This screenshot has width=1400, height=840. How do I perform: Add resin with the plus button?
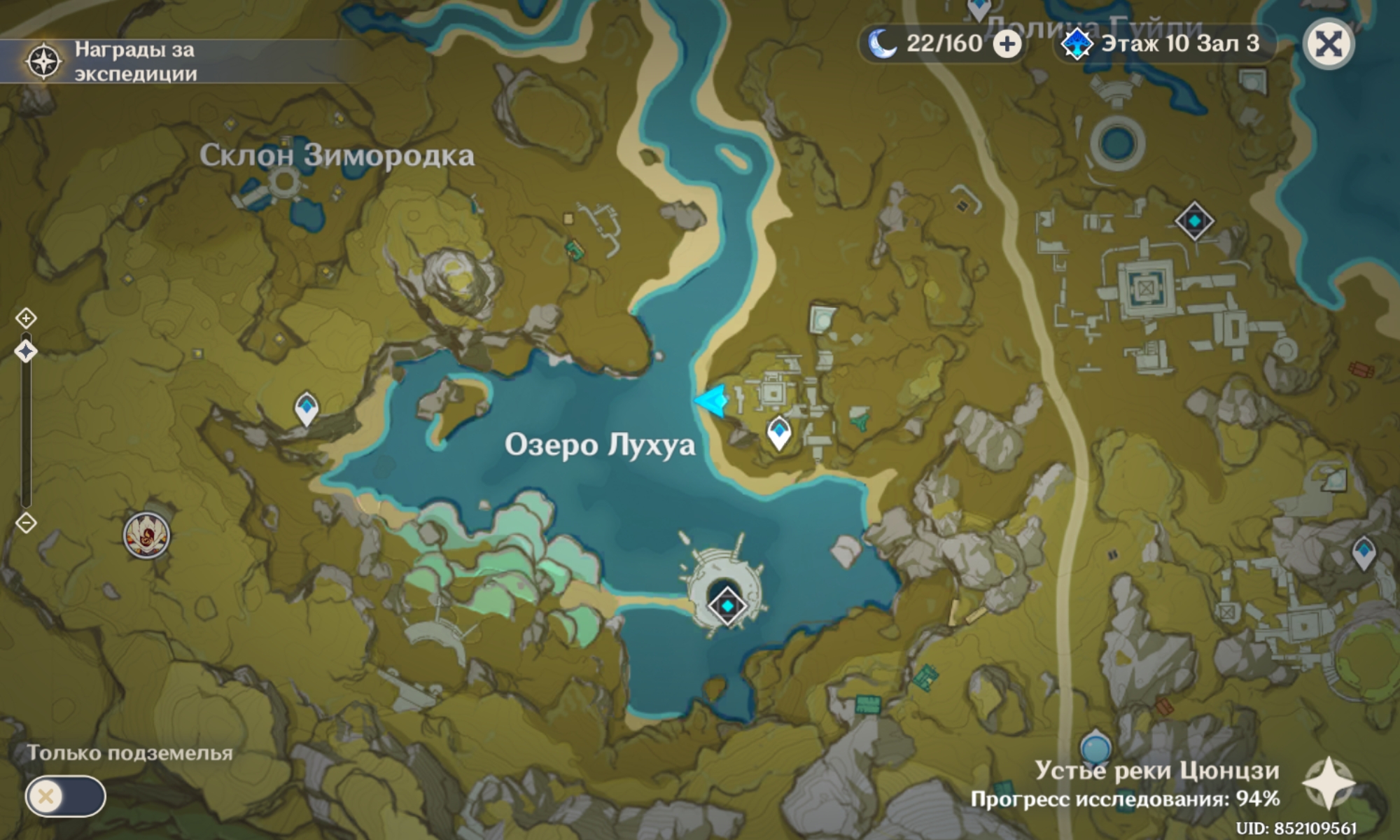click(x=1007, y=45)
